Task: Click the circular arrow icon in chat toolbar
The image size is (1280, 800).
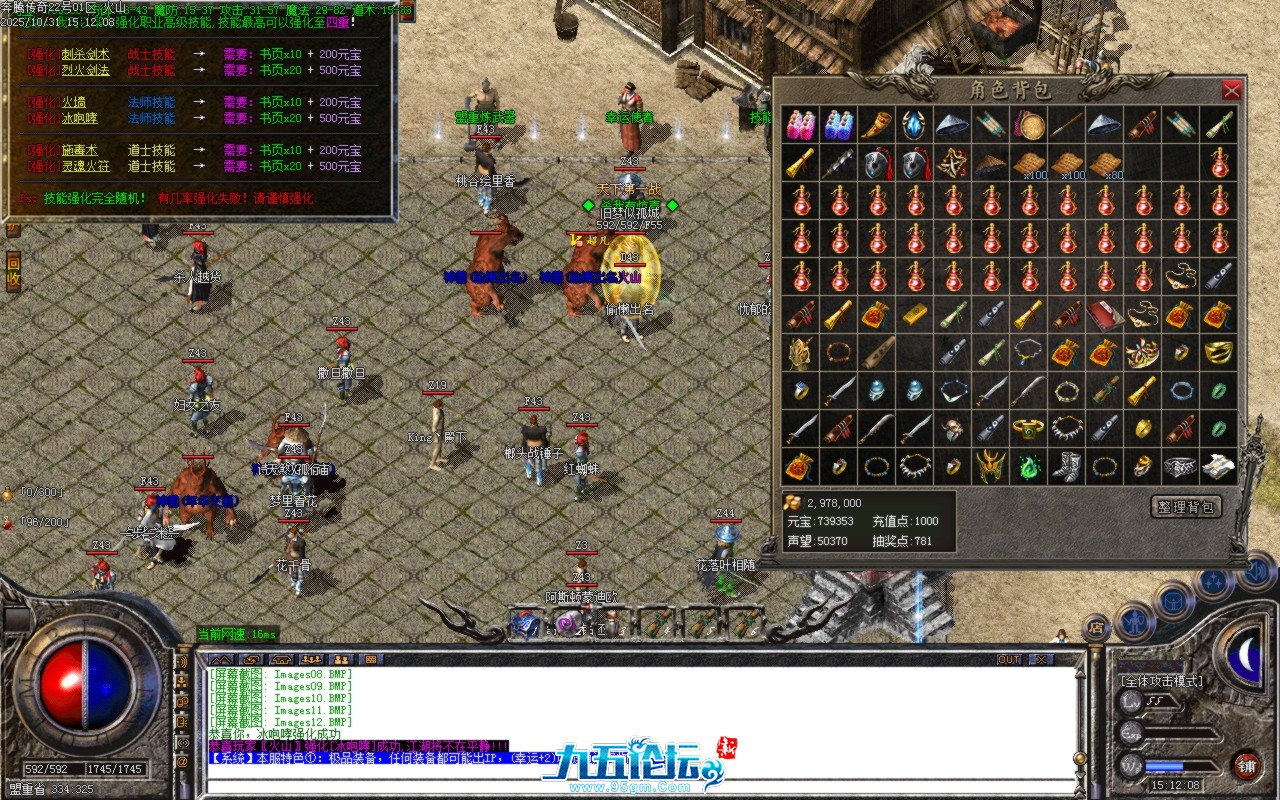Action: (251, 657)
